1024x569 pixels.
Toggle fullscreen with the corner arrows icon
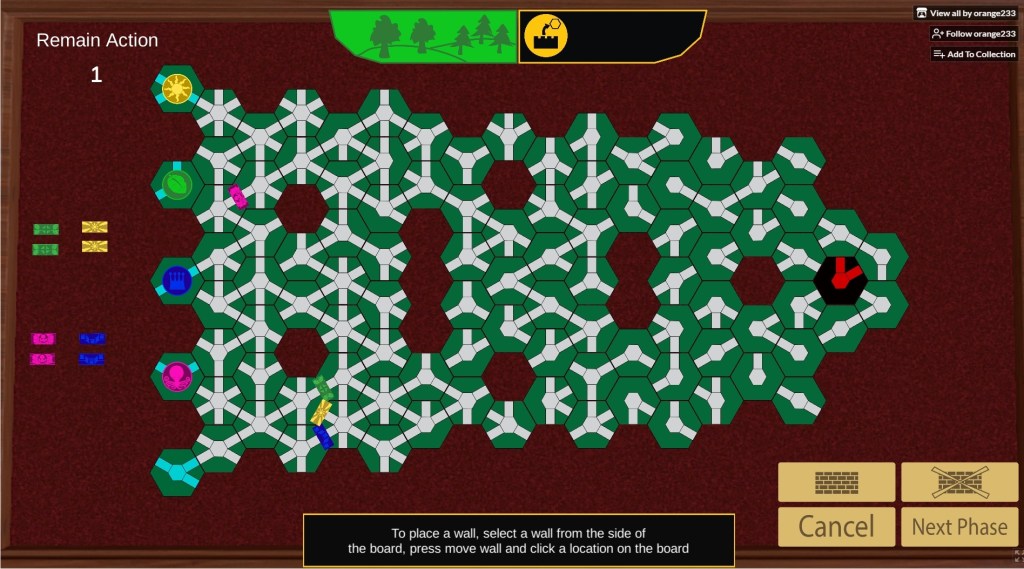coord(1016,556)
